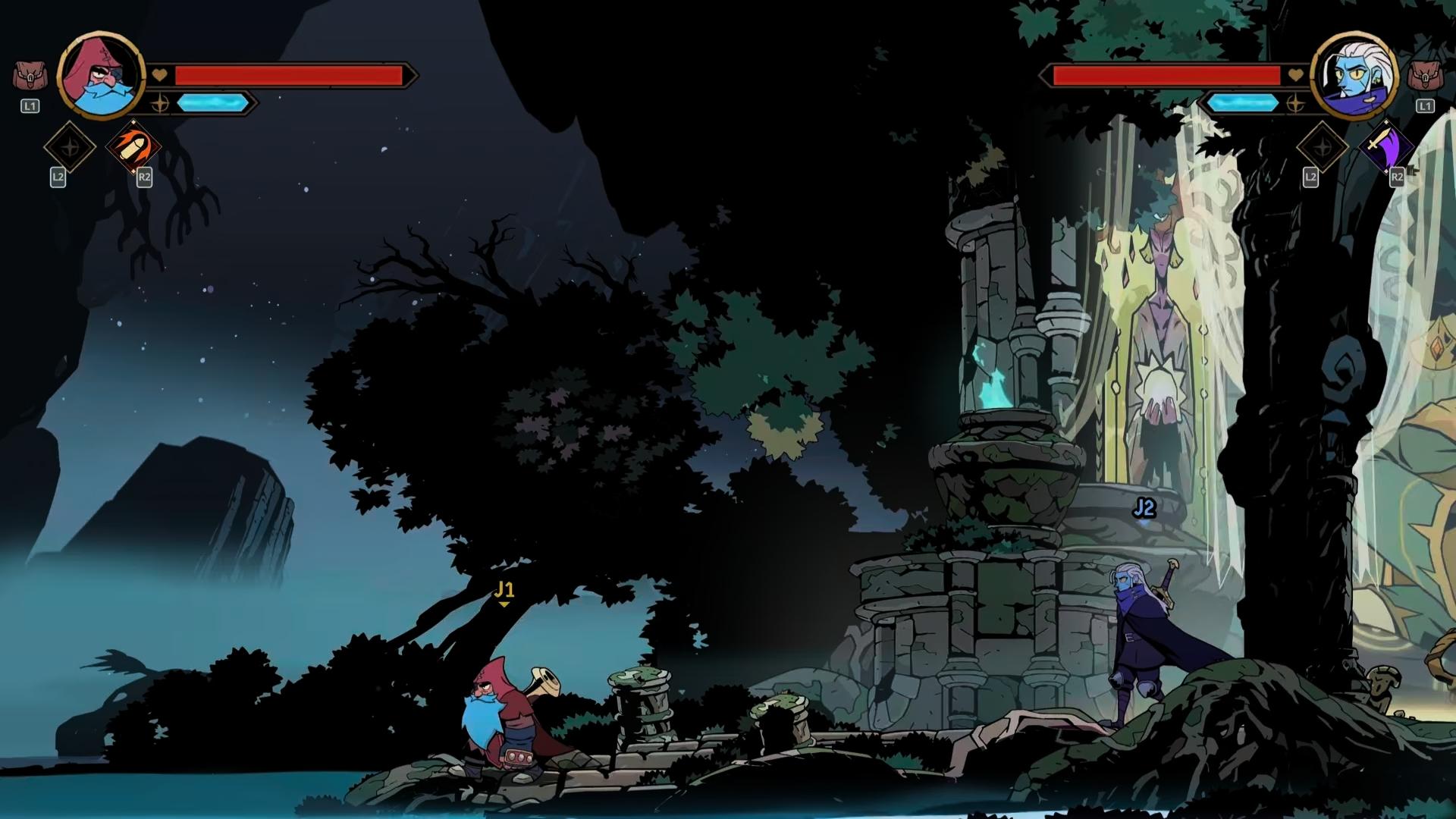Screen dimensions: 1456x819
Task: Select the red-hooded dwarf portrait
Action: tap(101, 76)
